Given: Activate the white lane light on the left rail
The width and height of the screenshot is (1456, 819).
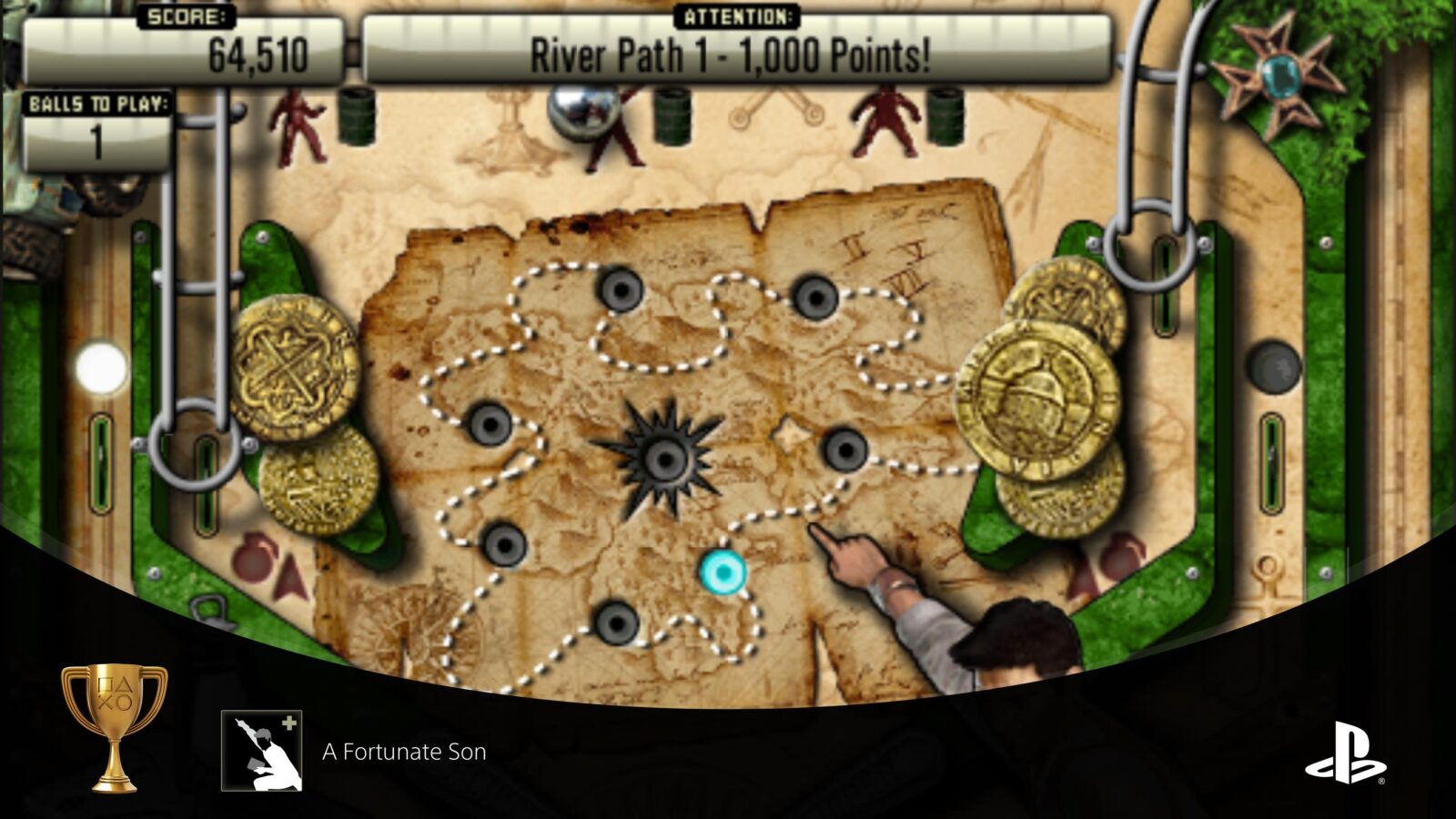Looking at the screenshot, I should coord(100,364).
